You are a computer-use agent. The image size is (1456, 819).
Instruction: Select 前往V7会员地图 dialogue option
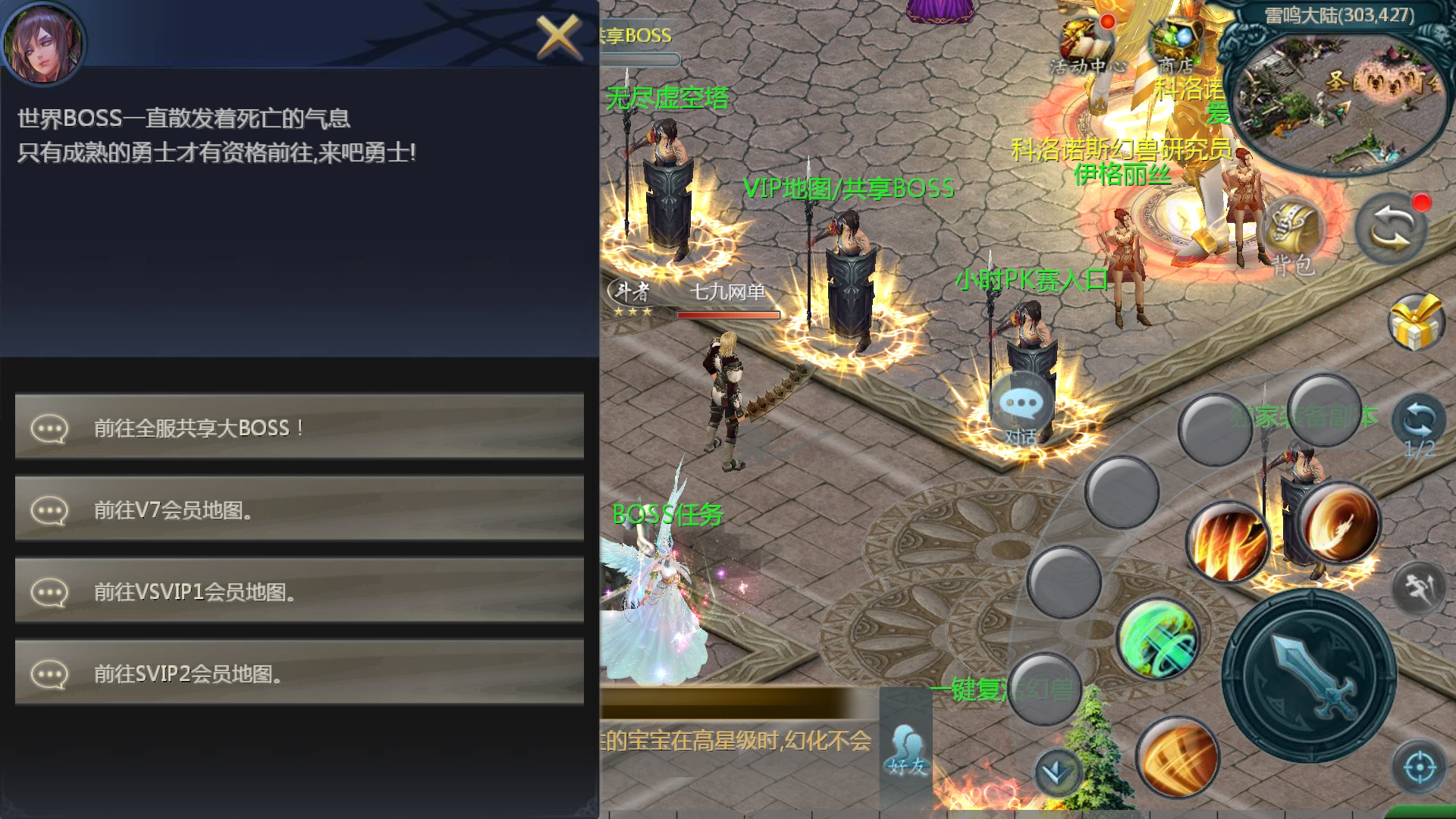[x=299, y=509]
